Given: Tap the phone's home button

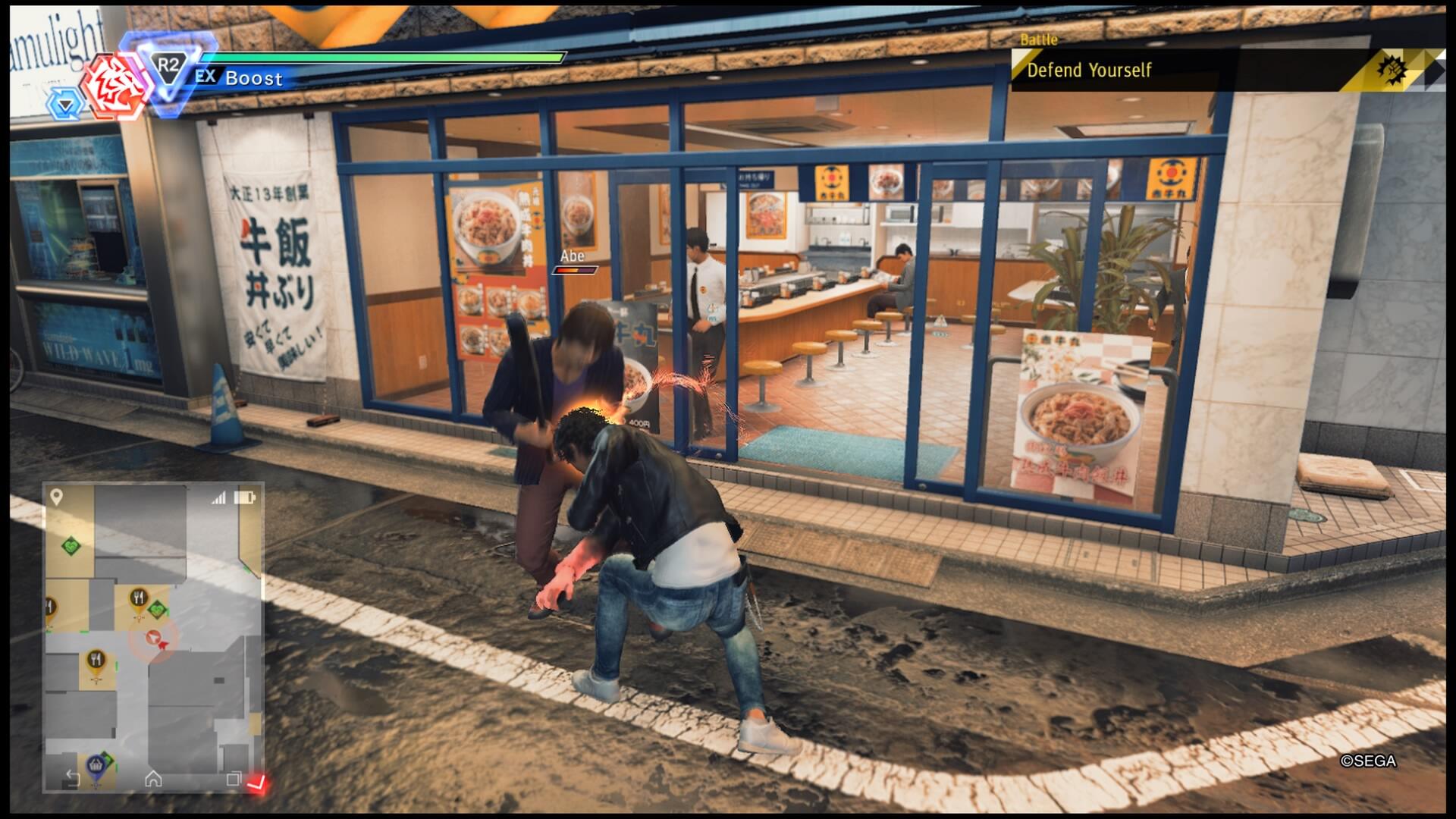Looking at the screenshot, I should click(153, 778).
